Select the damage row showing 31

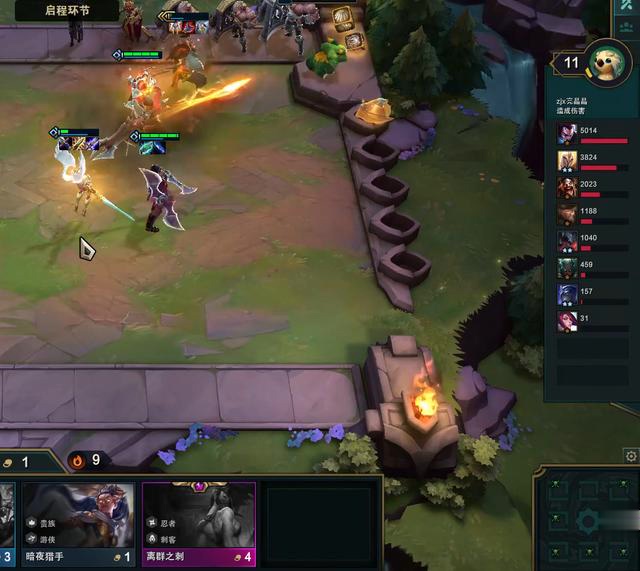(597, 321)
